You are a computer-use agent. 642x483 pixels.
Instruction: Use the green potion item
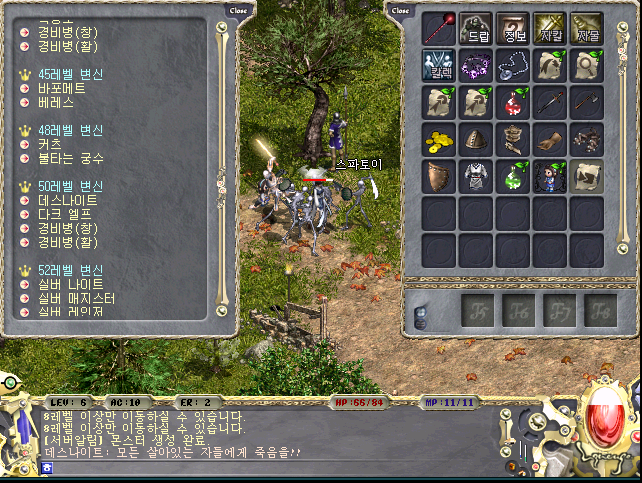coord(512,176)
